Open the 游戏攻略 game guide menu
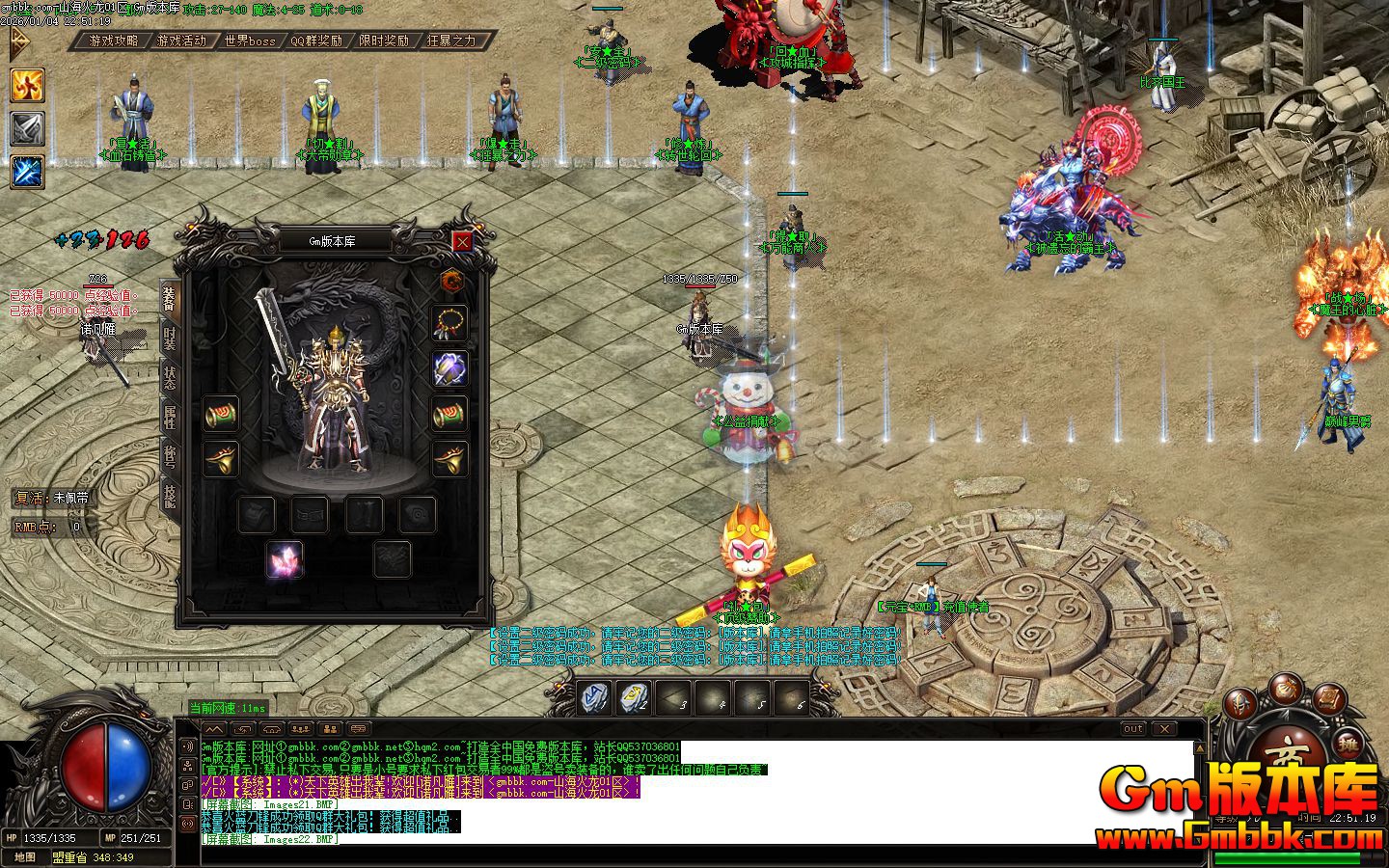This screenshot has width=1389, height=868. click(x=114, y=41)
